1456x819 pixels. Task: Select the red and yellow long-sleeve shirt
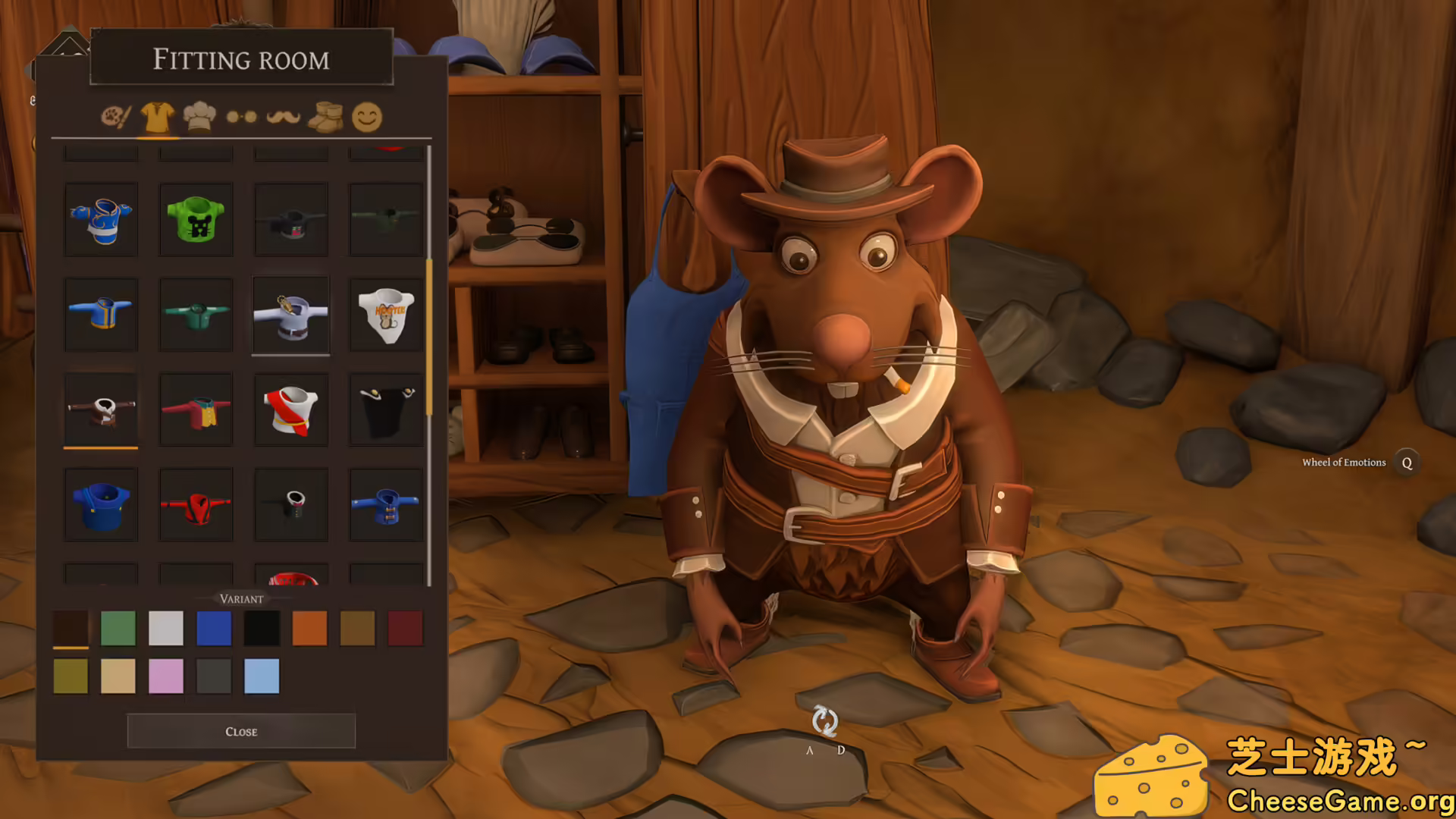coord(196,410)
